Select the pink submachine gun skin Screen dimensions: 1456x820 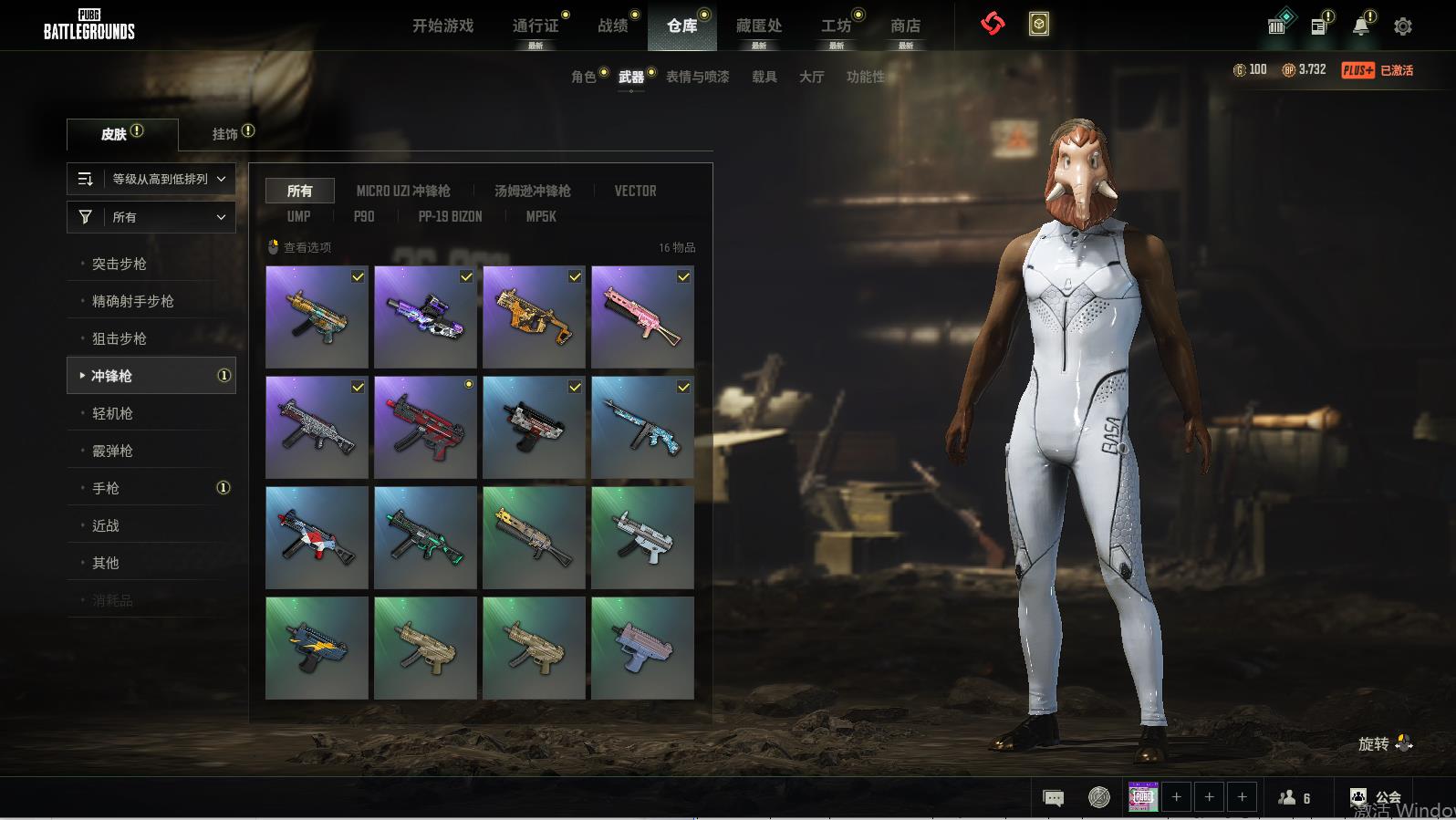642,317
